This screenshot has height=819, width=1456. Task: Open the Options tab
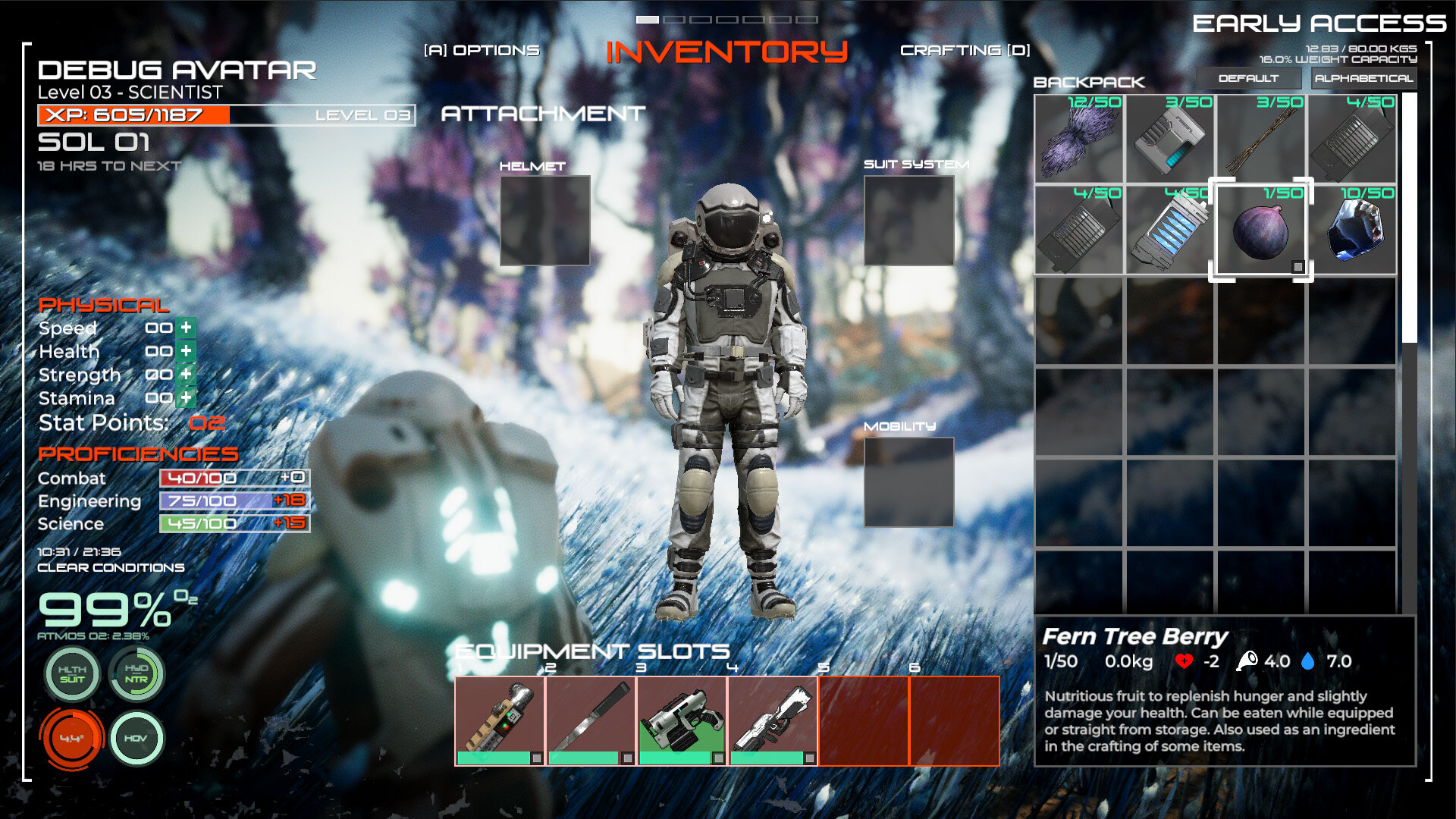tap(482, 50)
